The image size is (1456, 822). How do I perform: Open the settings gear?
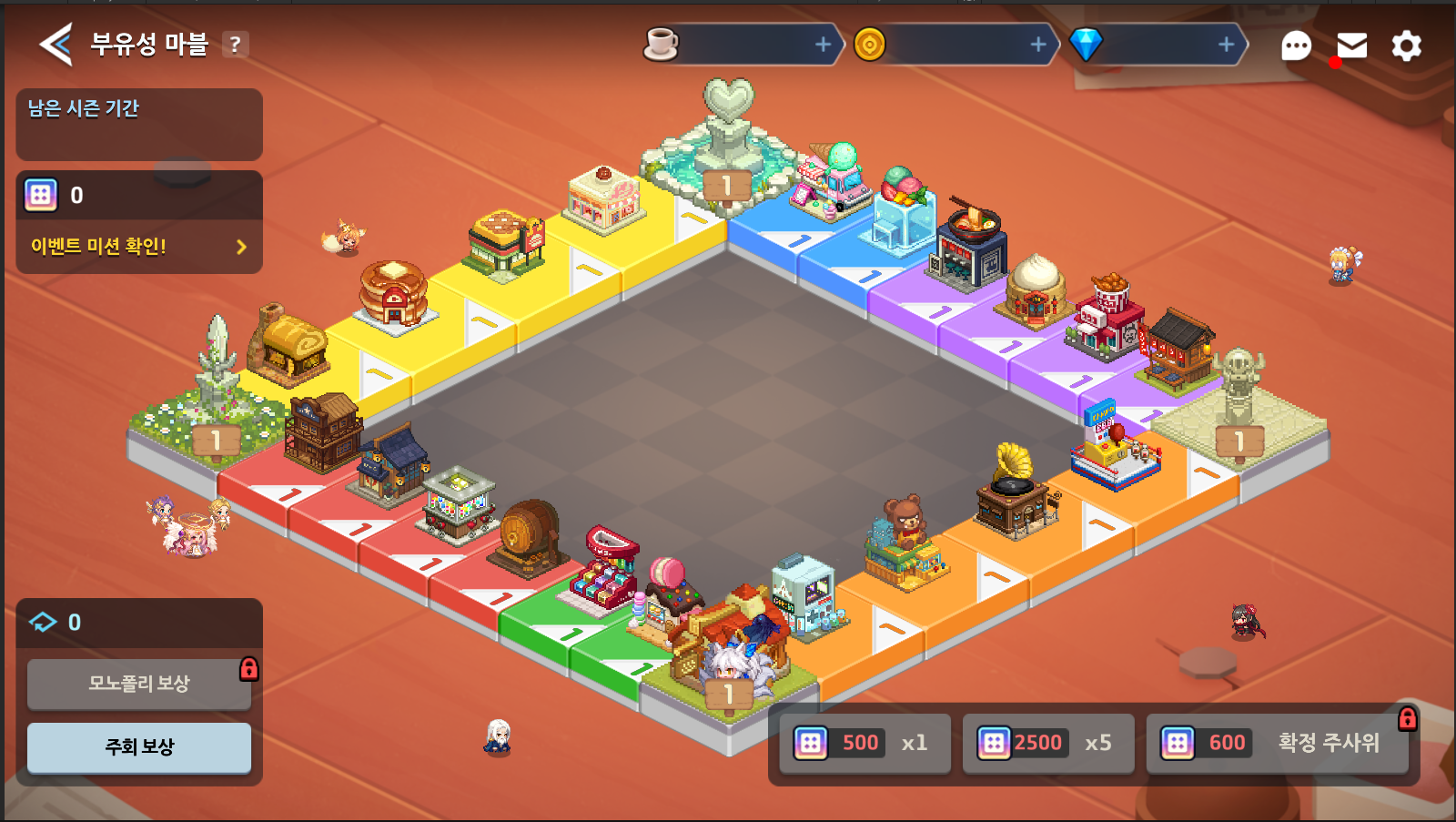(1406, 46)
